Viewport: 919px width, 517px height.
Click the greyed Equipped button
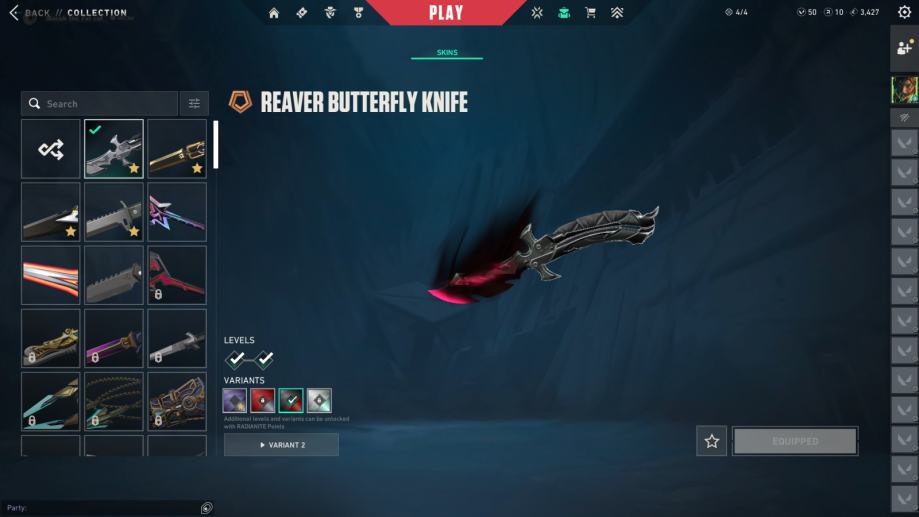click(x=795, y=441)
